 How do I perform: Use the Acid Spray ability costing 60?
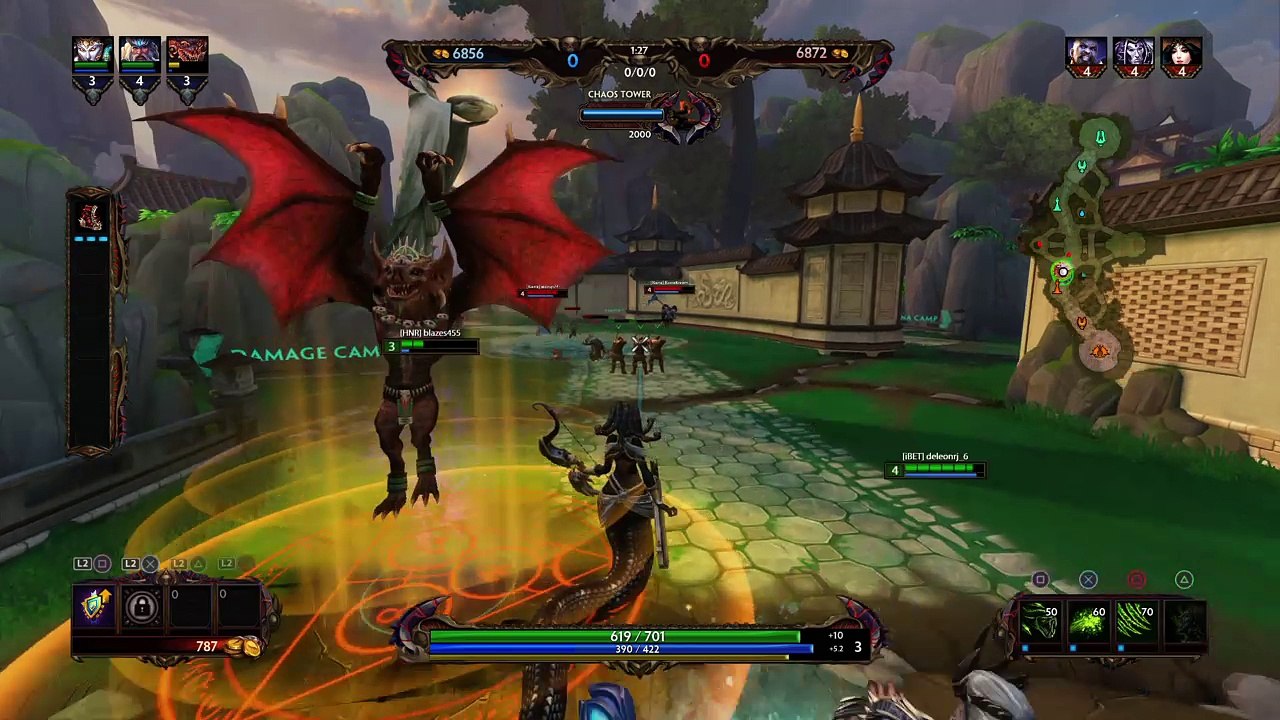tap(1088, 621)
